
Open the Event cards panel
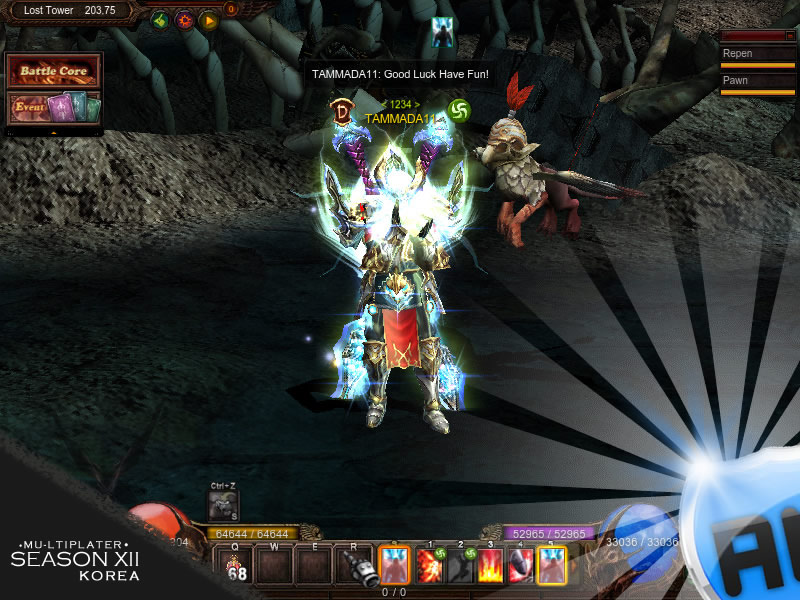coord(54,107)
